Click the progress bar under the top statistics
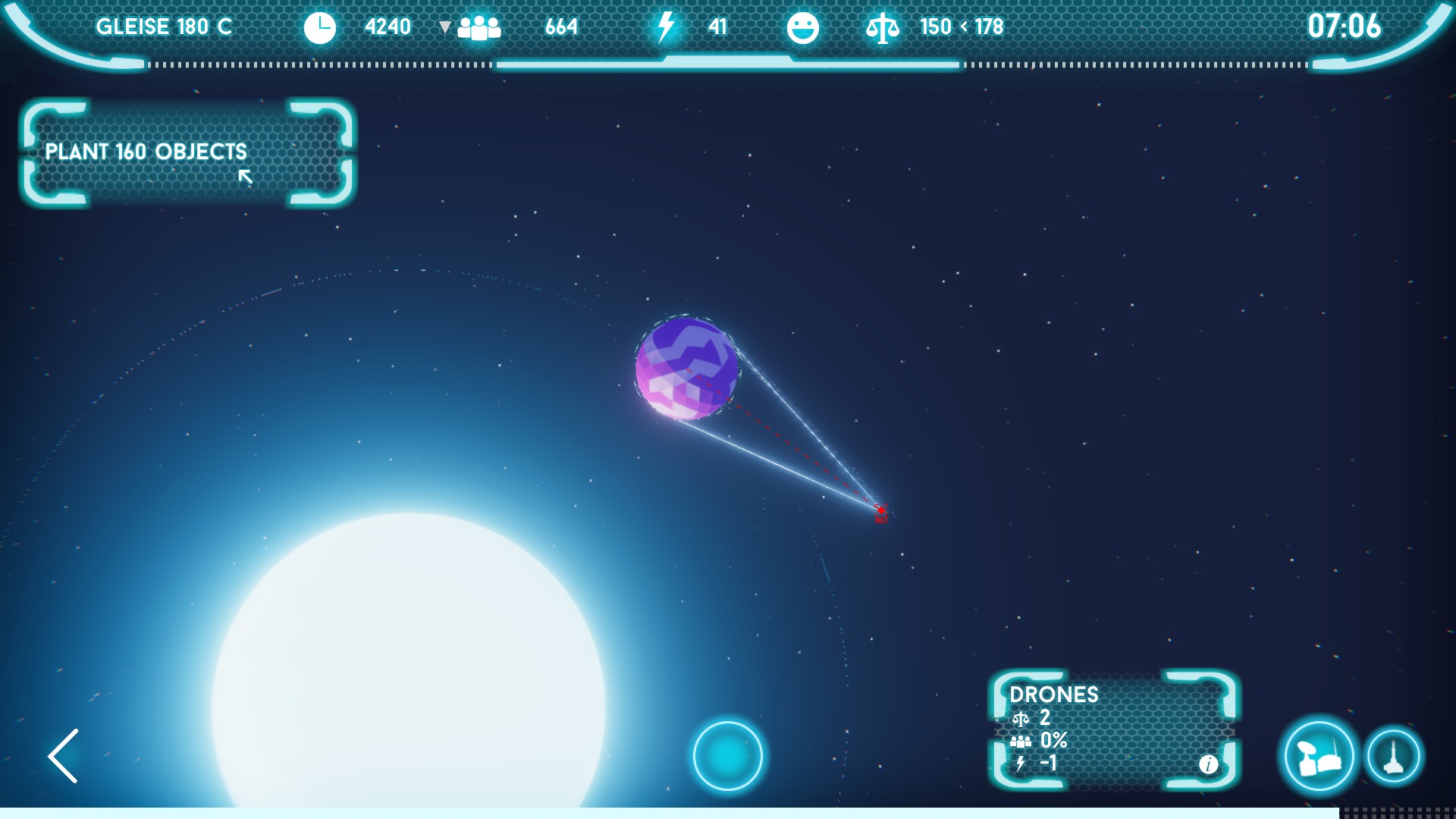Image resolution: width=1456 pixels, height=819 pixels. tap(728, 64)
